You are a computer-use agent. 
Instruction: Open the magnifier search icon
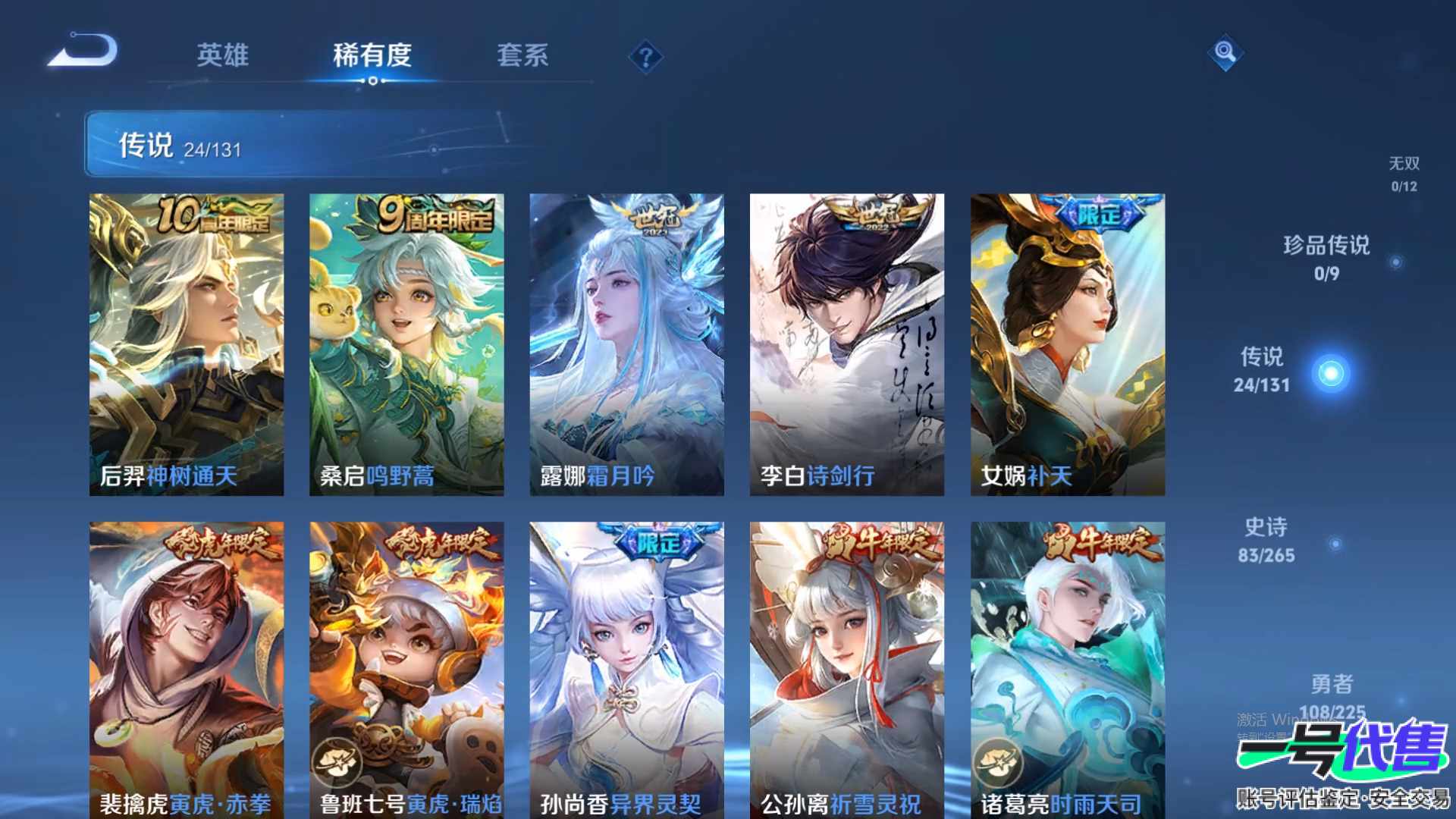coord(1225,52)
